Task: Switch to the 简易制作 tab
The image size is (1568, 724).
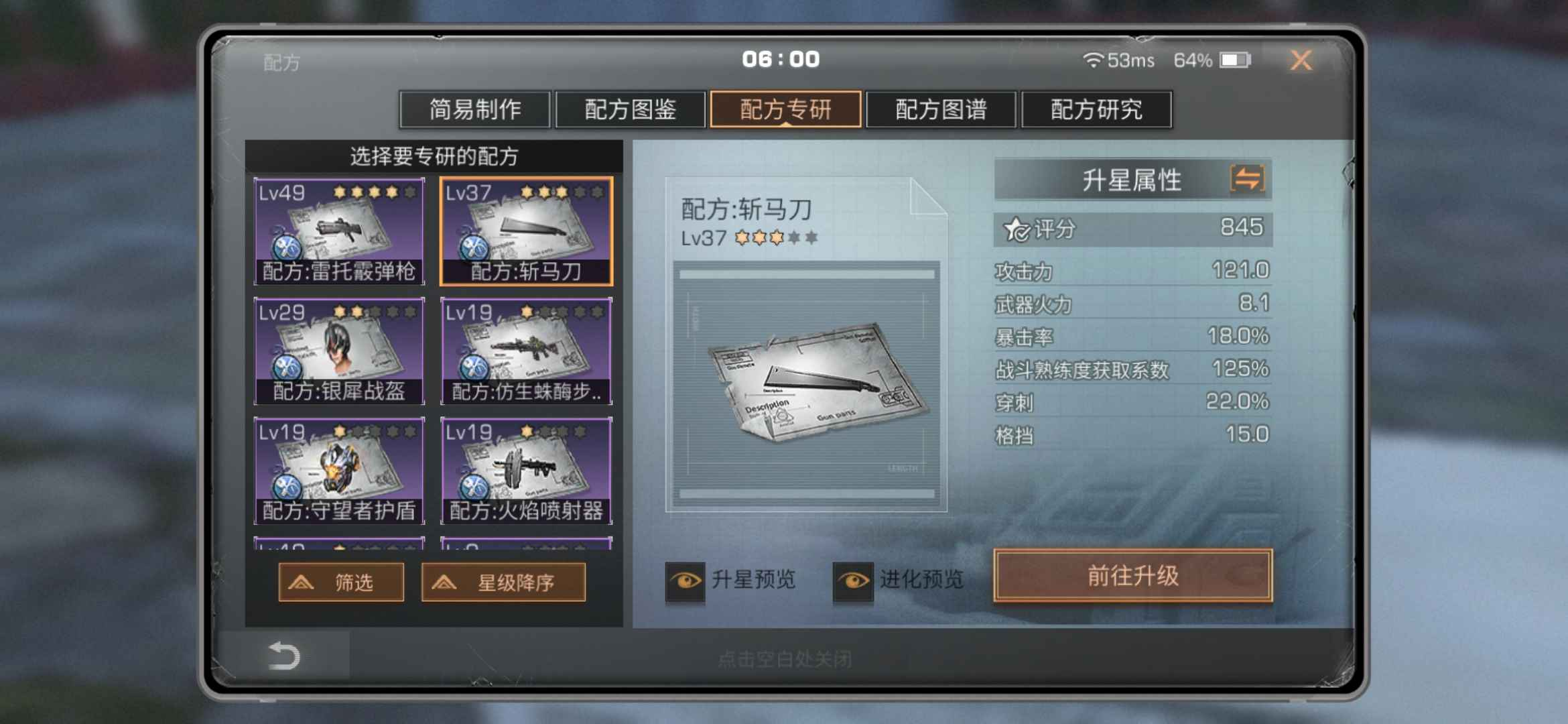Action: pyautogui.click(x=474, y=109)
